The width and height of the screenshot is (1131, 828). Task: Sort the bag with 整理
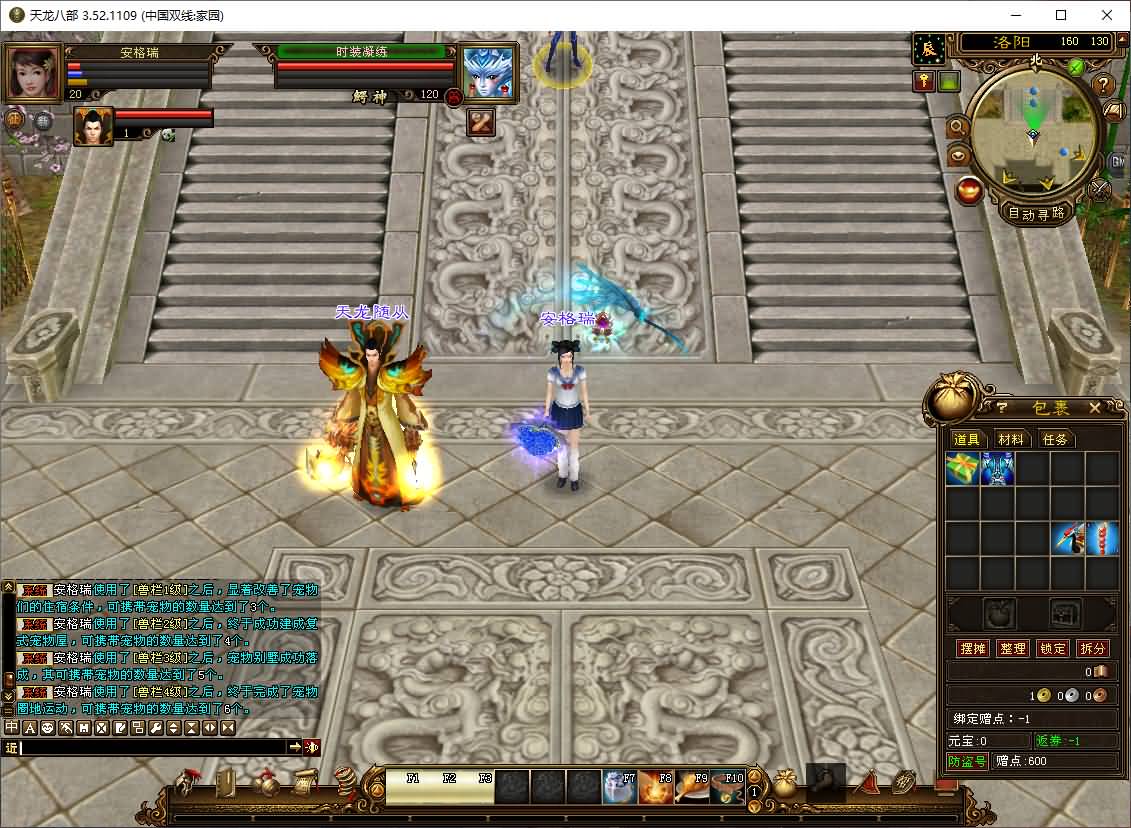[1013, 648]
